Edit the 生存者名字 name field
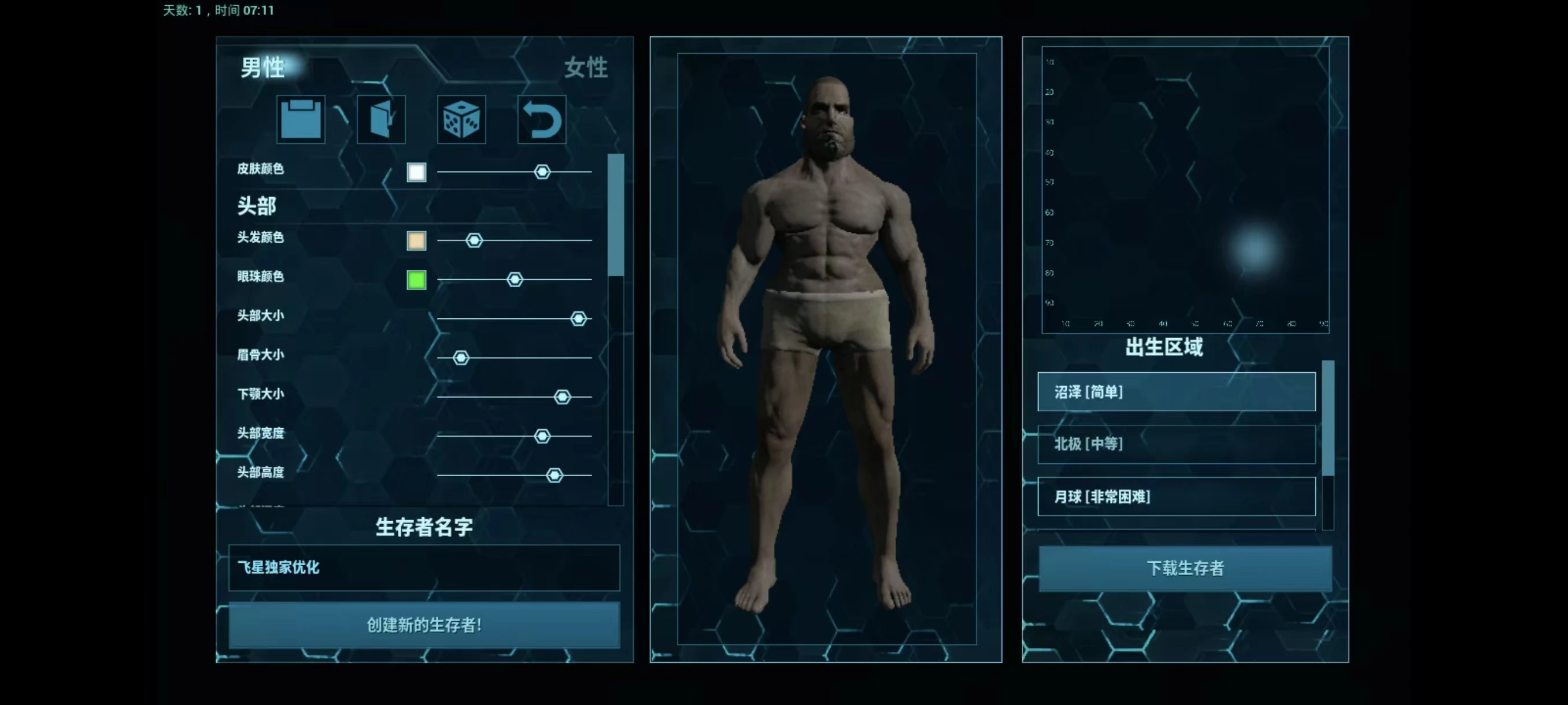The image size is (1568, 705). (x=424, y=567)
